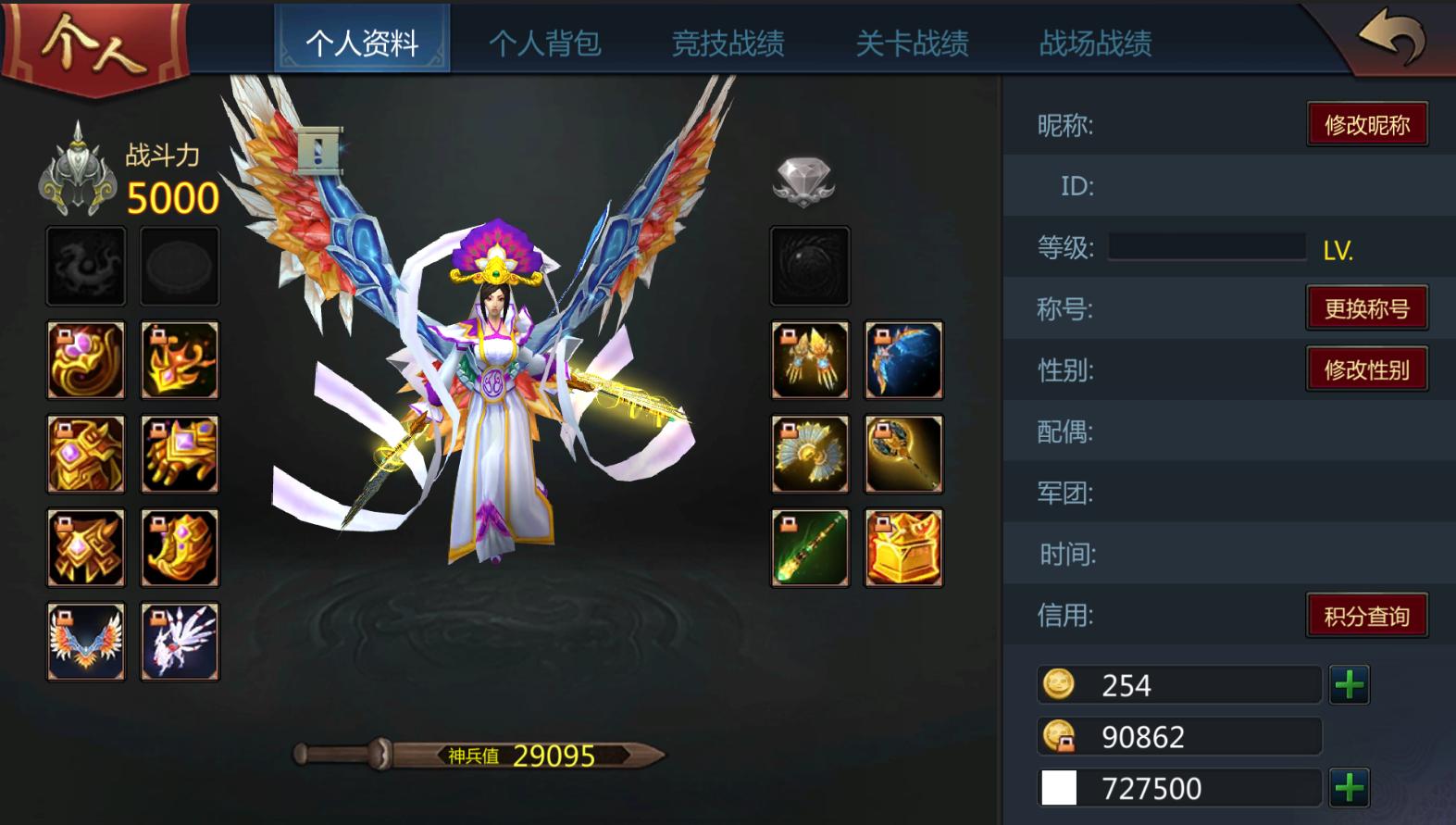
Task: Tap the diamond gem icon
Action: pyautogui.click(x=803, y=180)
